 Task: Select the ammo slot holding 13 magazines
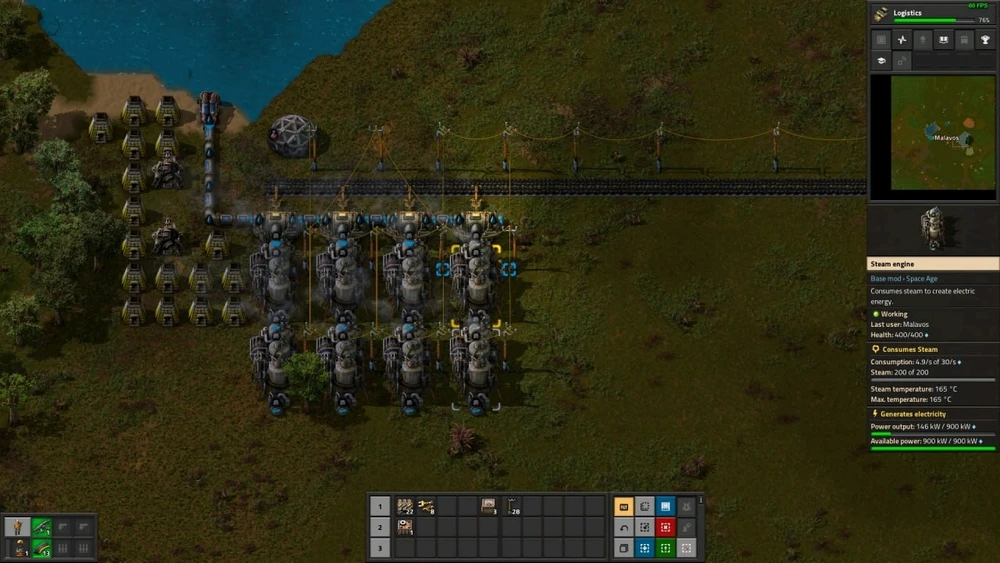pyautogui.click(x=41, y=548)
